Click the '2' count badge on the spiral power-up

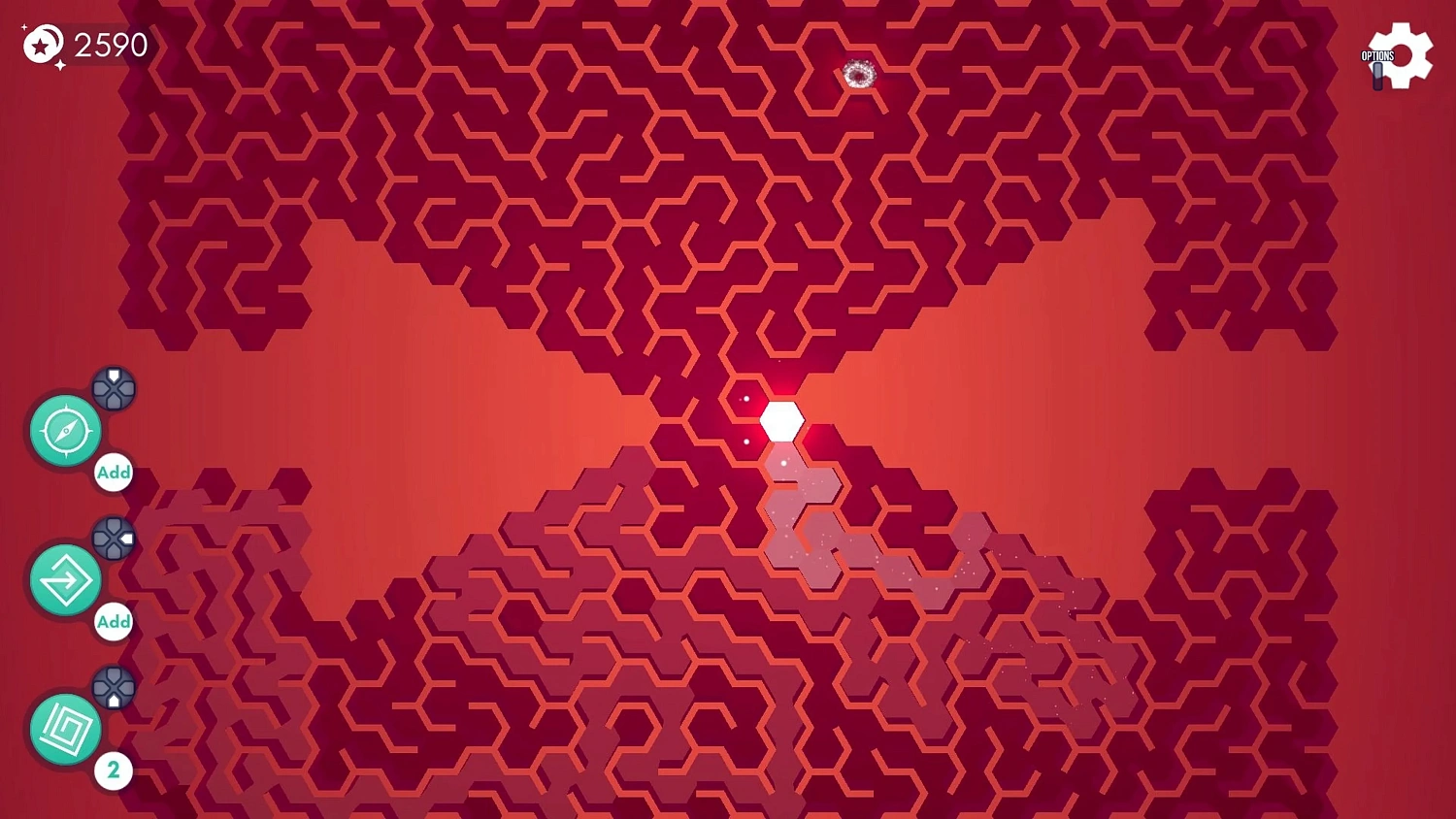tap(114, 770)
